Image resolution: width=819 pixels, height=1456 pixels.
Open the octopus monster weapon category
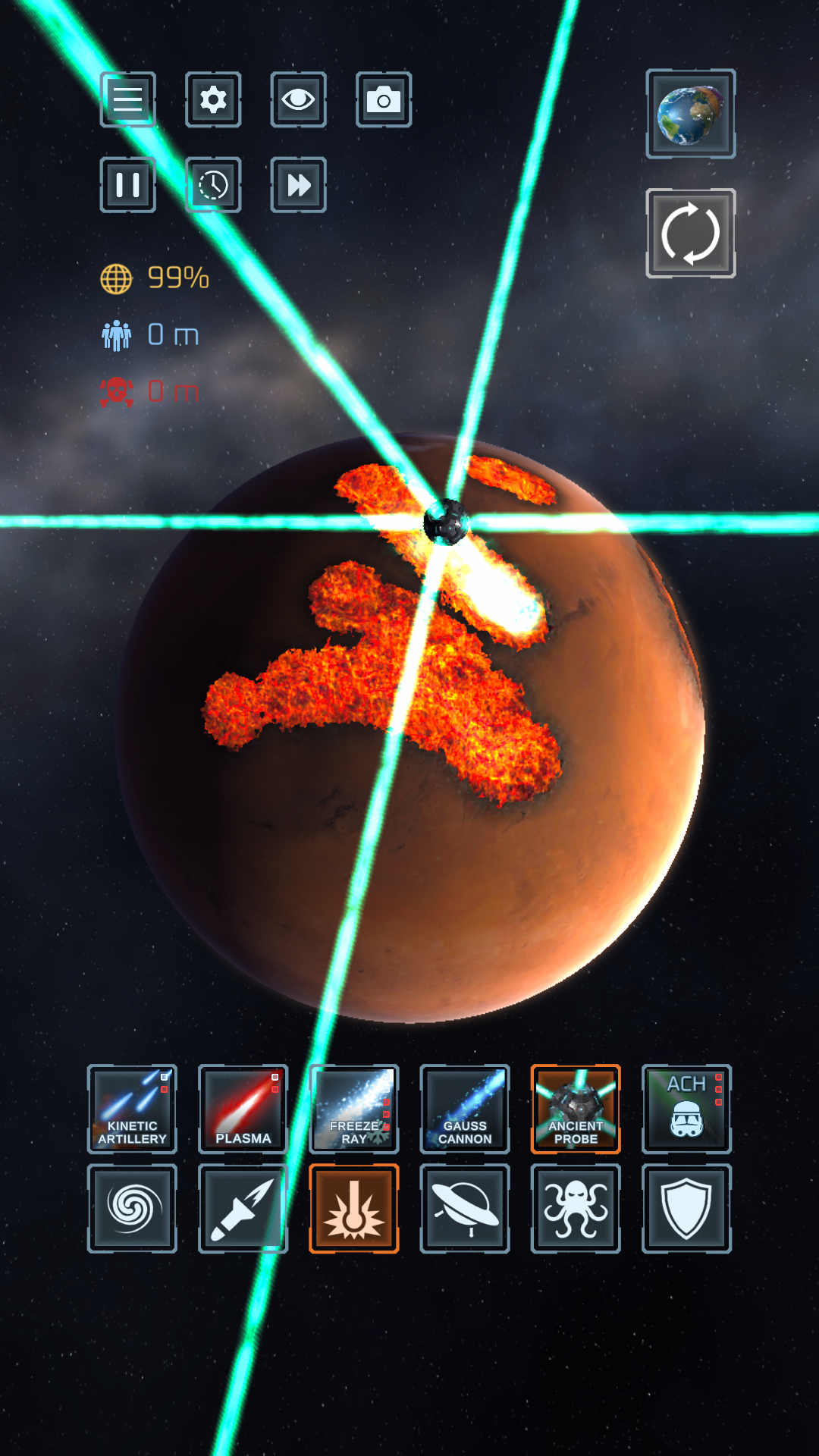tap(576, 1208)
